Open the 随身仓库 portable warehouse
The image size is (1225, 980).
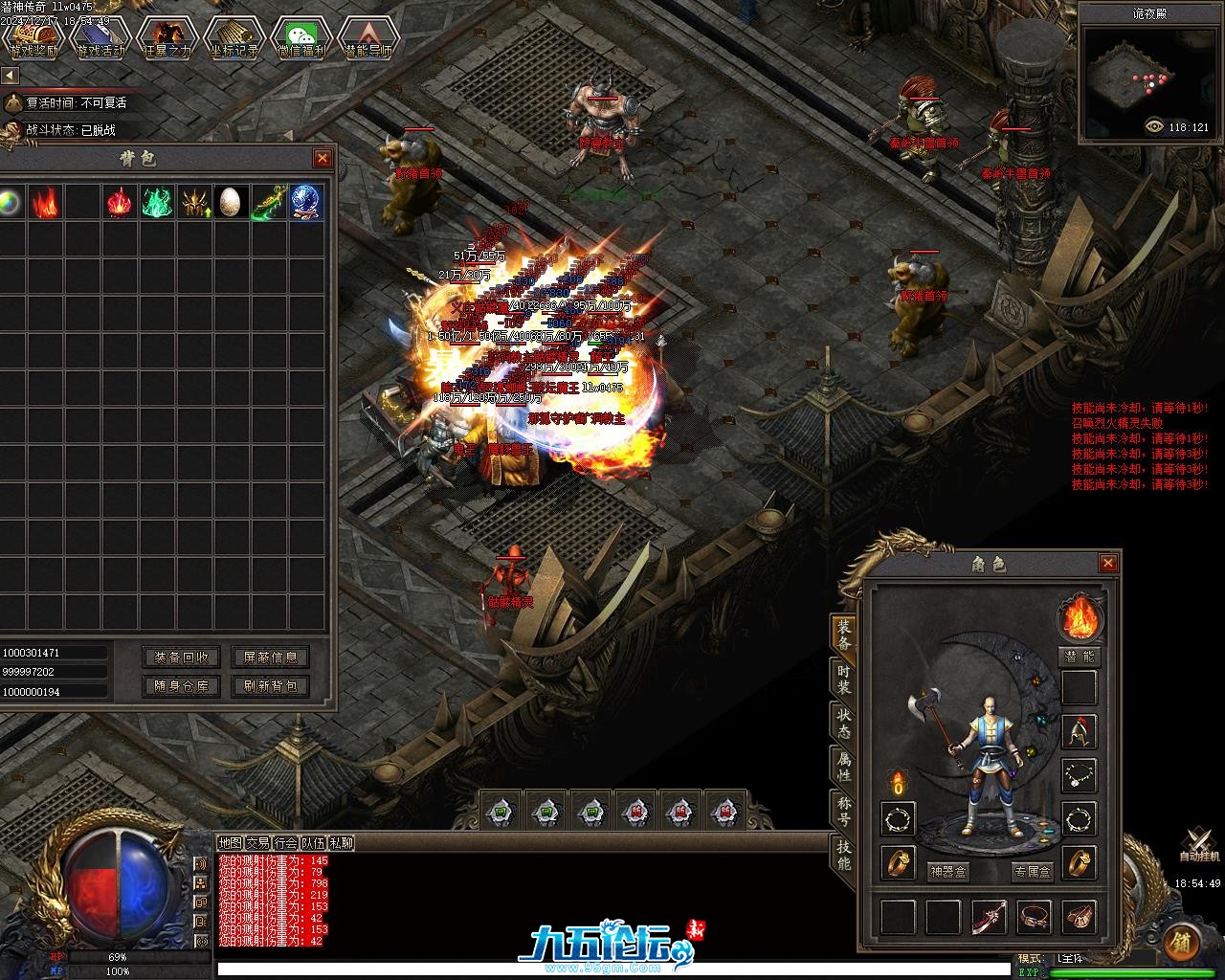point(181,686)
